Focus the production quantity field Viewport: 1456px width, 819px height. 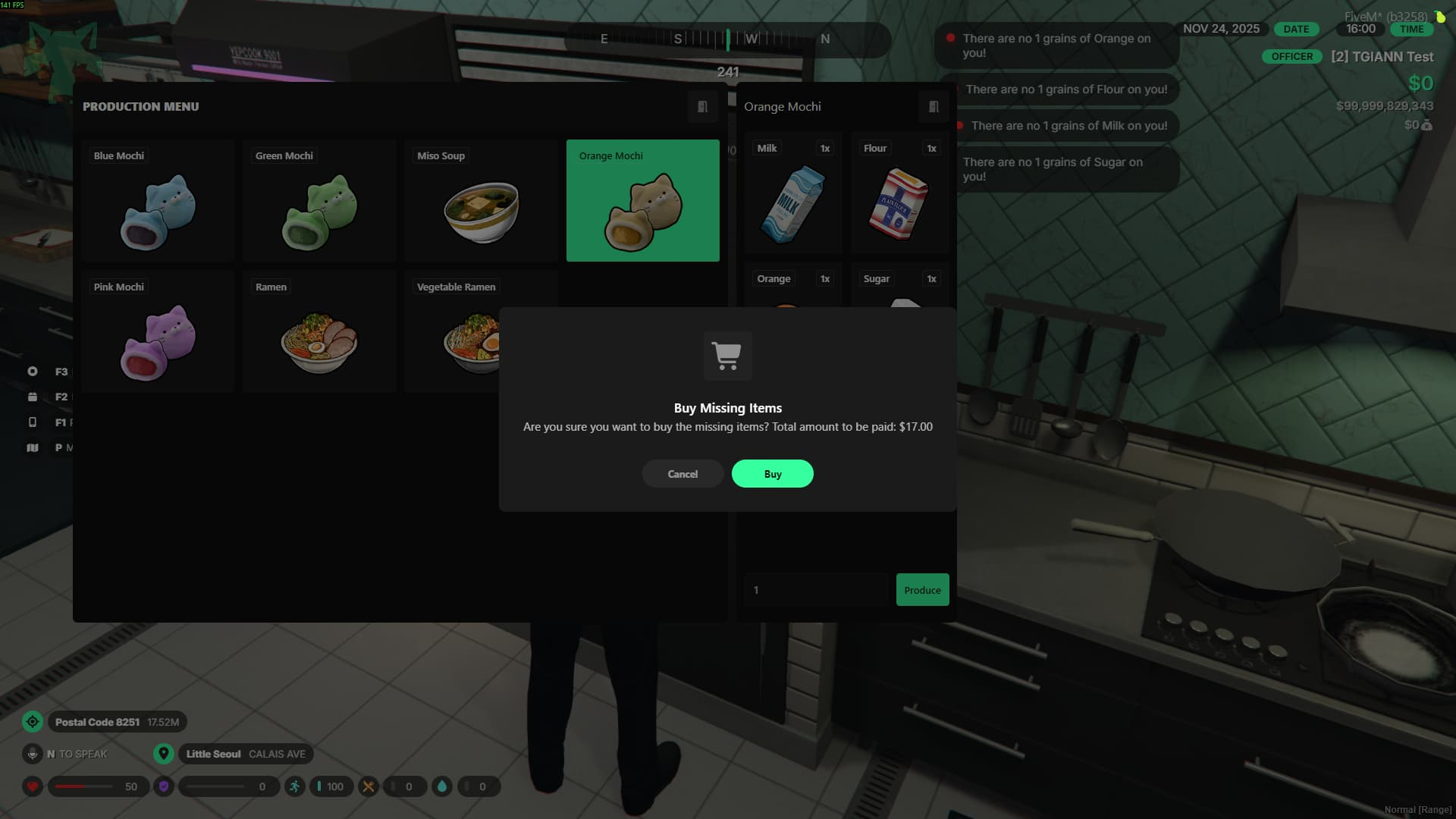coord(817,590)
